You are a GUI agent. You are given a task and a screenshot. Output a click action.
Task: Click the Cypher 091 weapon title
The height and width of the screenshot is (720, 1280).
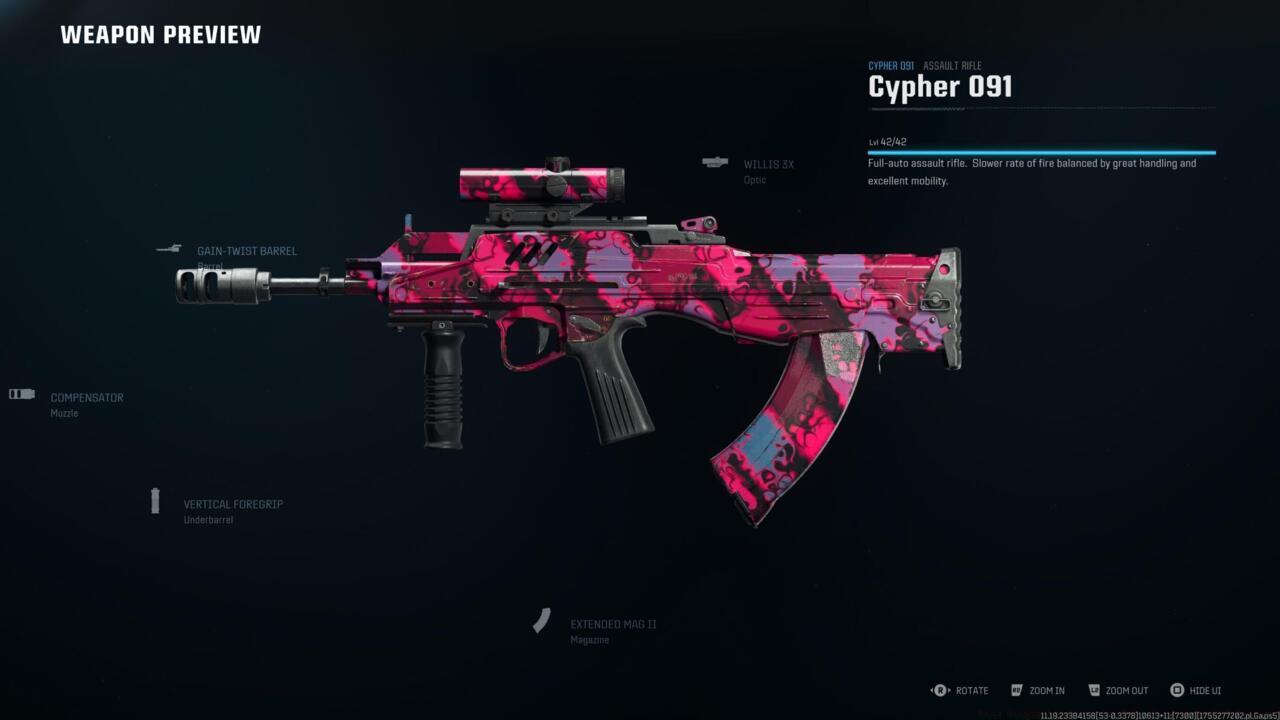[x=940, y=87]
